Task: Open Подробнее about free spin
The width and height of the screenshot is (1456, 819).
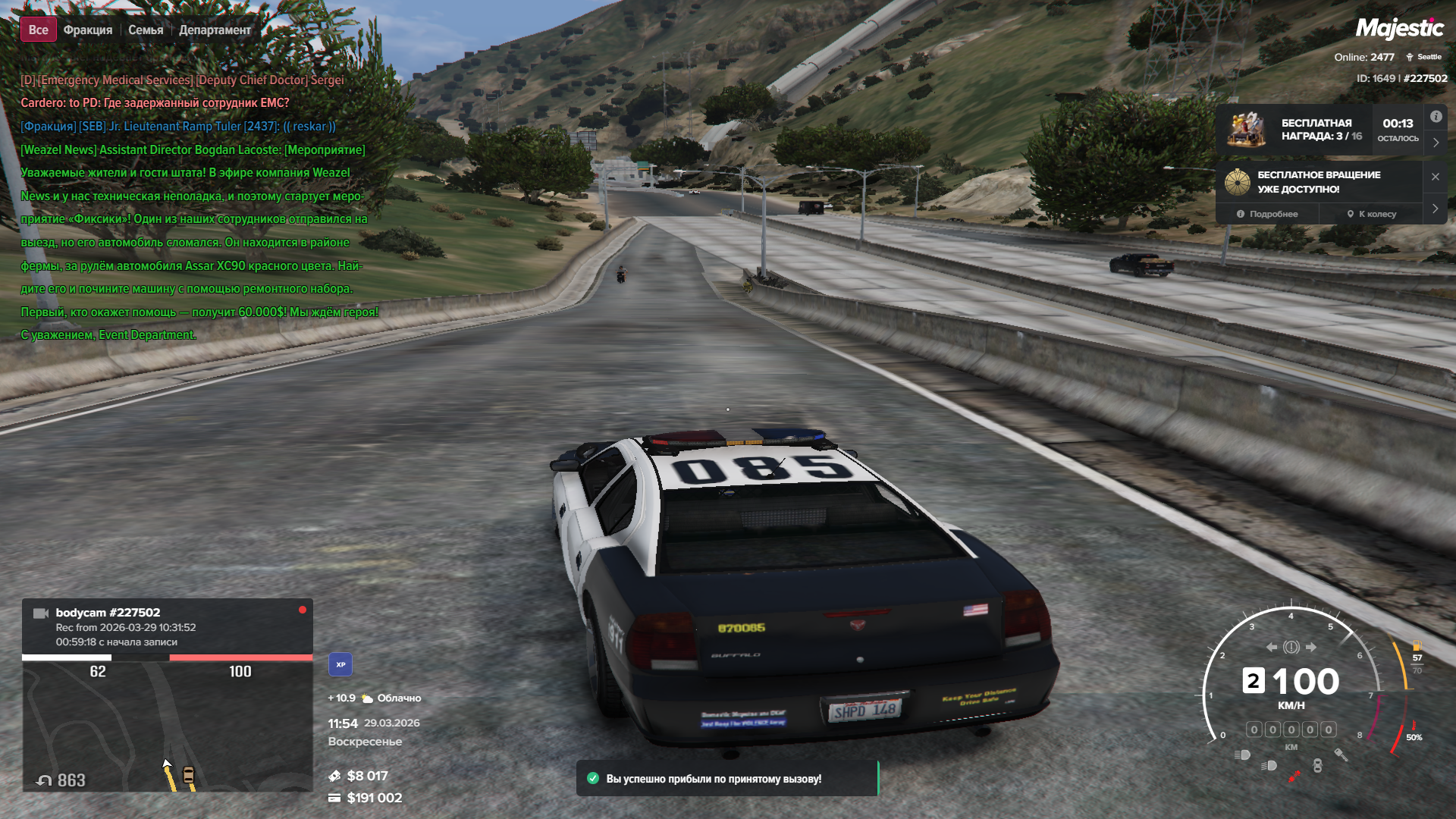Action: click(1267, 214)
